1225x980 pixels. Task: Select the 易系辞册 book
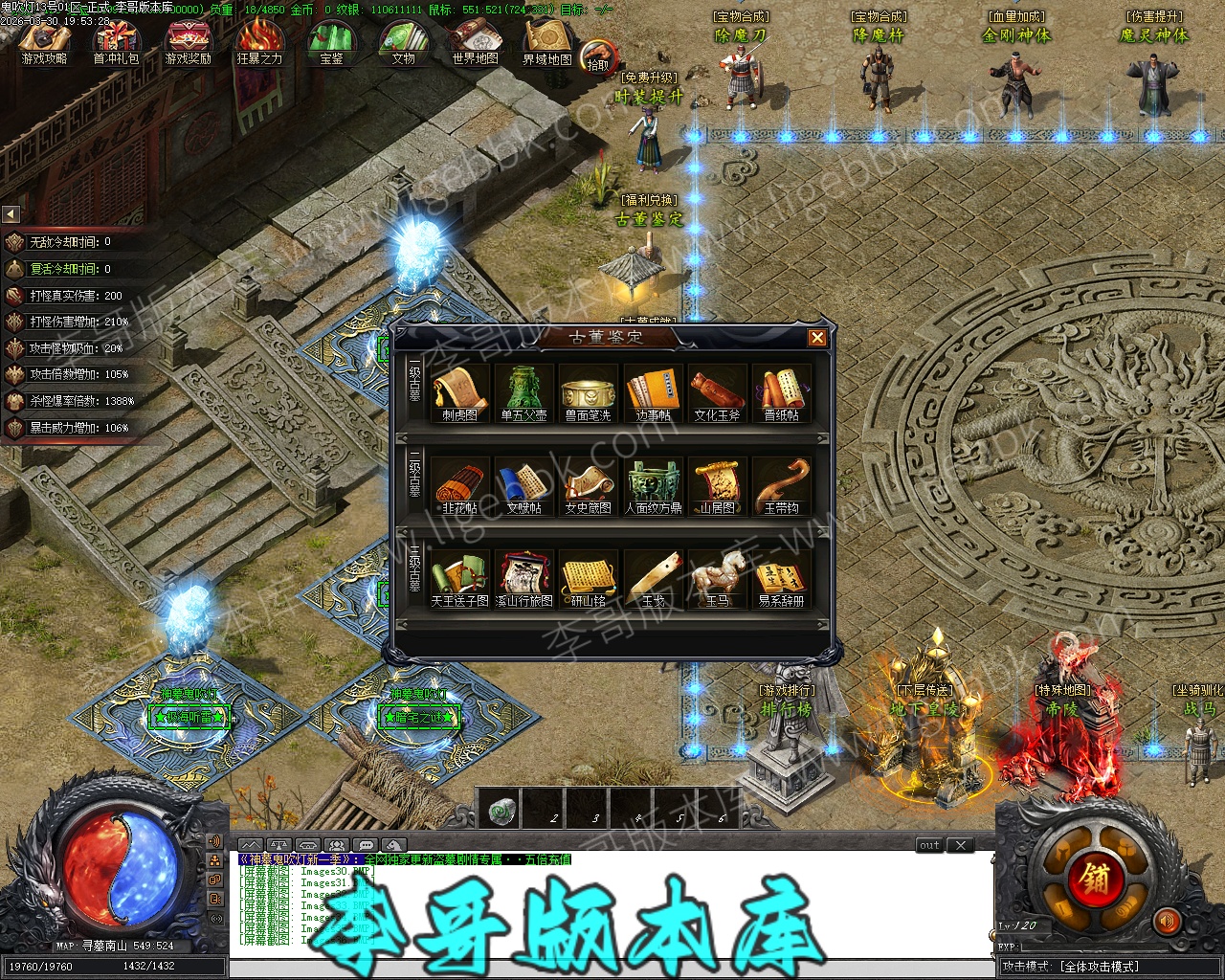pos(781,577)
